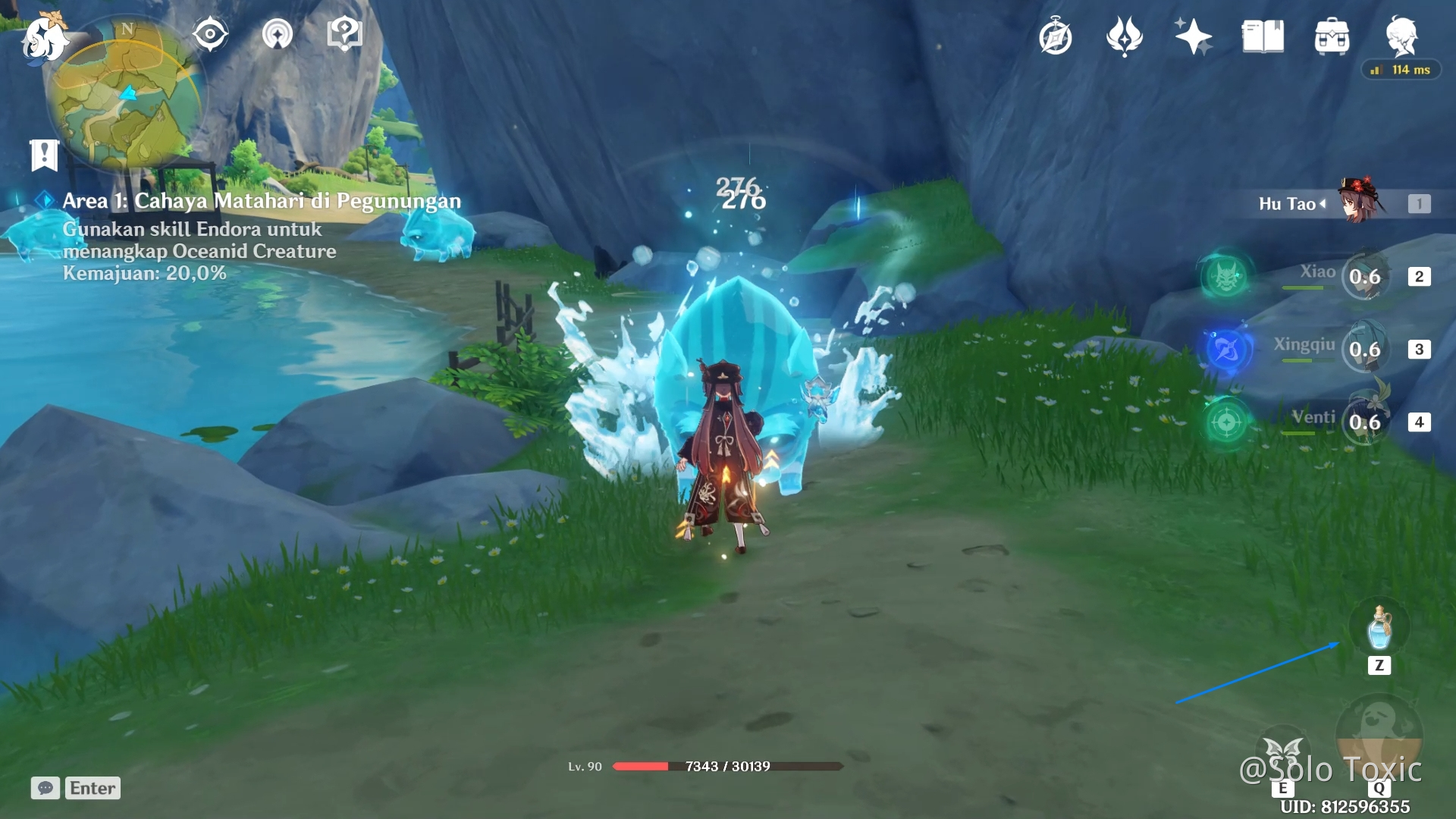This screenshot has width=1456, height=819.
Task: Open the character screen head icon
Action: coord(1401,36)
